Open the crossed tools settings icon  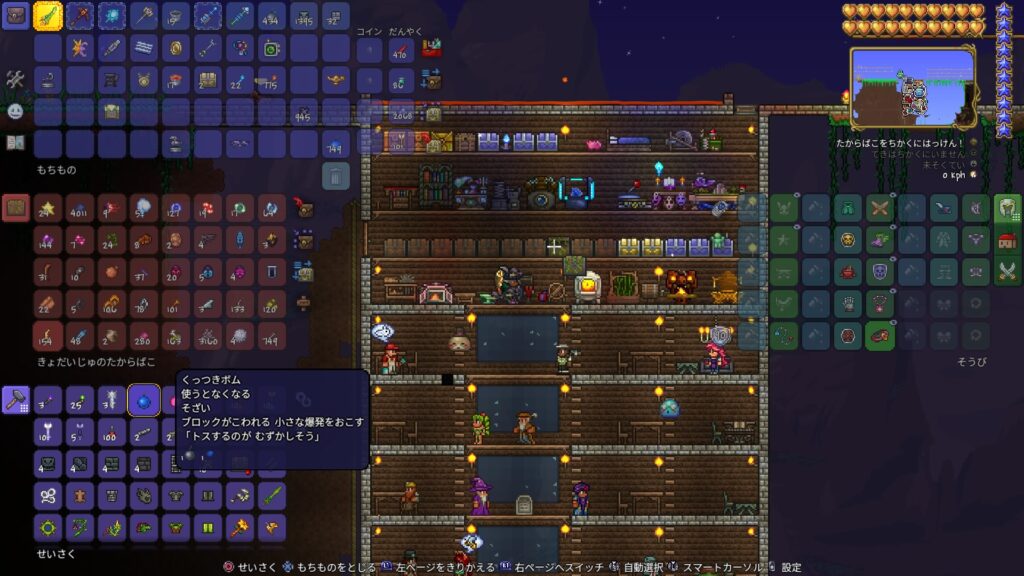point(15,79)
